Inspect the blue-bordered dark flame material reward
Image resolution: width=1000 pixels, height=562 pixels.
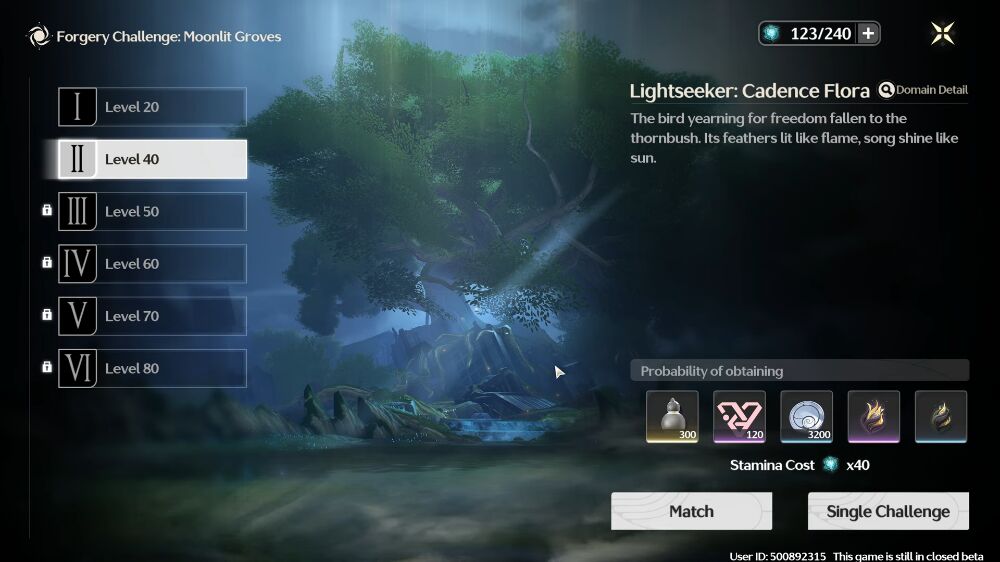pos(941,416)
